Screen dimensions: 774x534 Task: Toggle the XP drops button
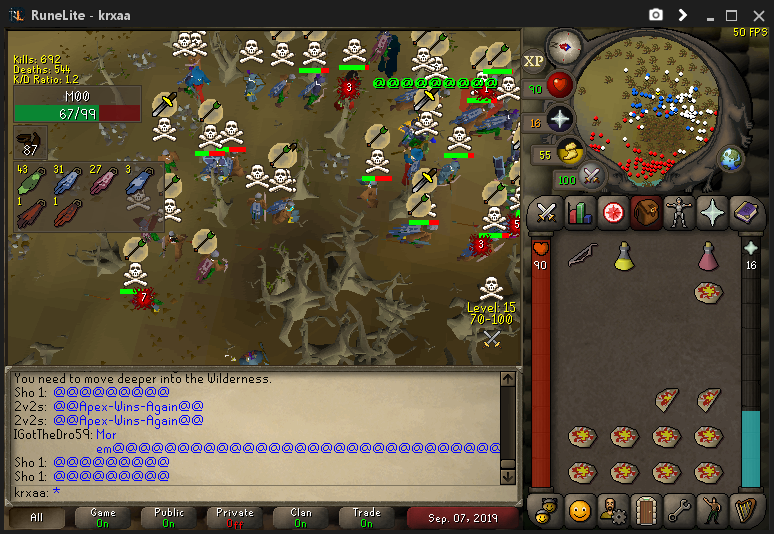[534, 61]
